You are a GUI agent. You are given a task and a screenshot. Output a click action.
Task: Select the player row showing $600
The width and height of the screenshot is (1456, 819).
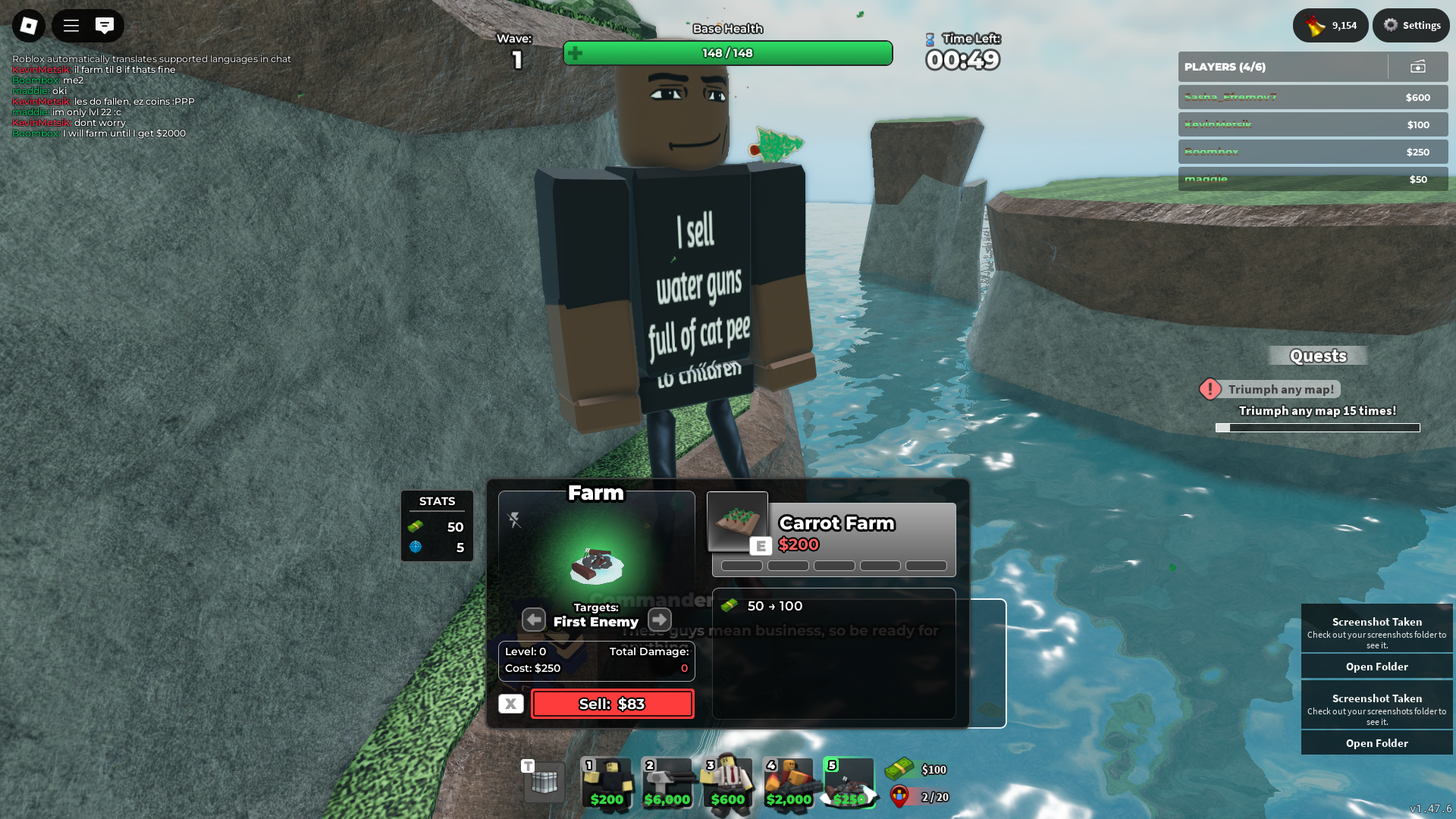(1313, 97)
